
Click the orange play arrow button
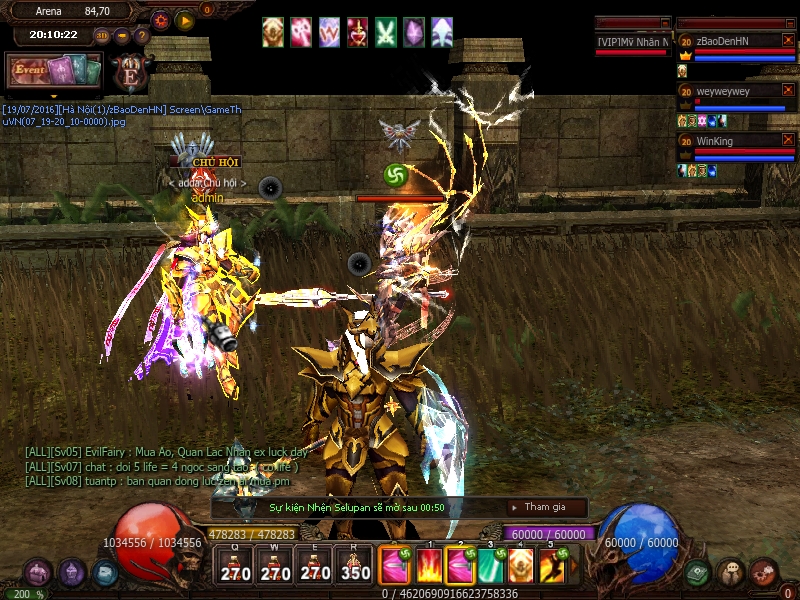point(185,19)
